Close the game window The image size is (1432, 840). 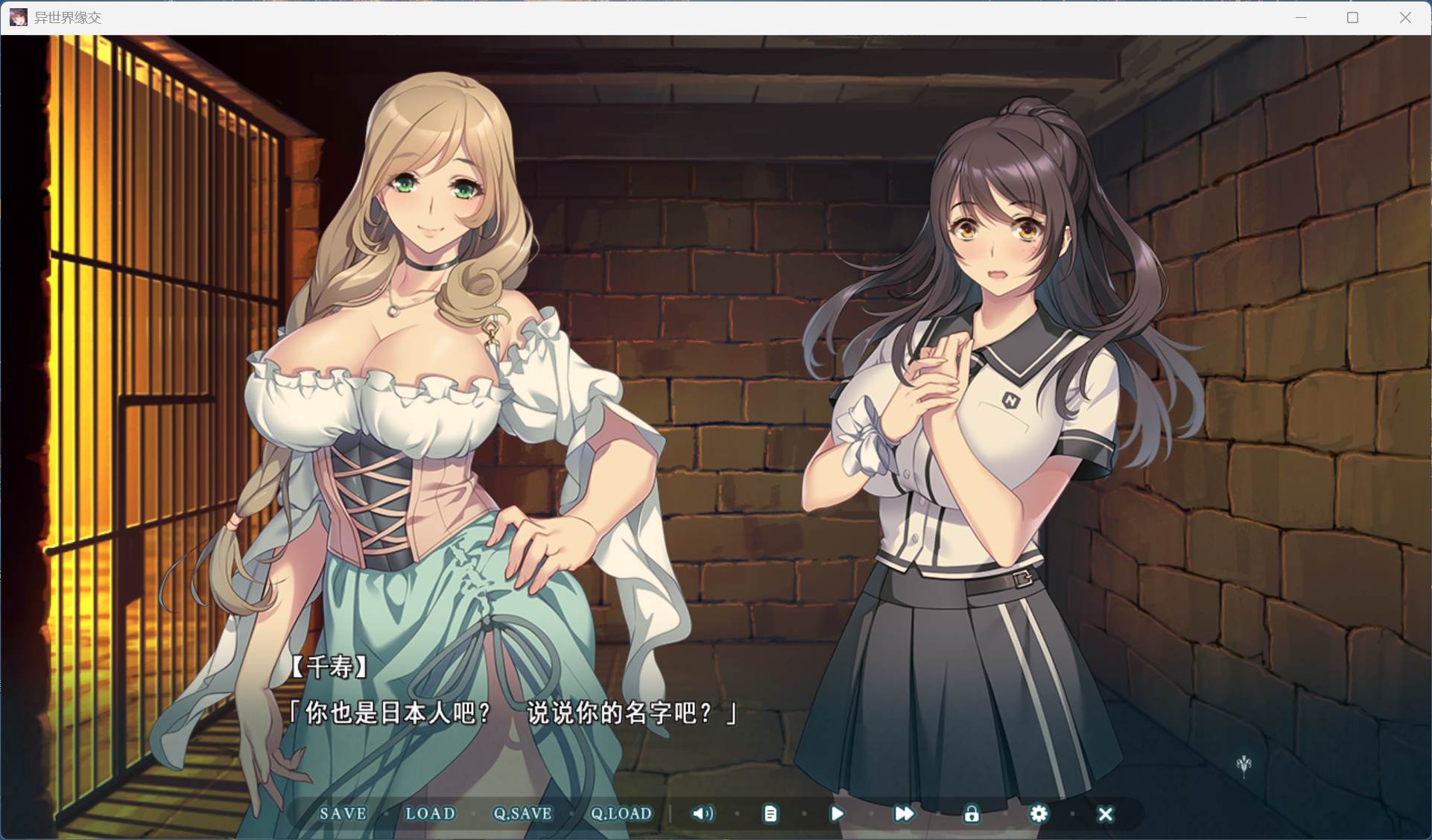(x=1405, y=17)
